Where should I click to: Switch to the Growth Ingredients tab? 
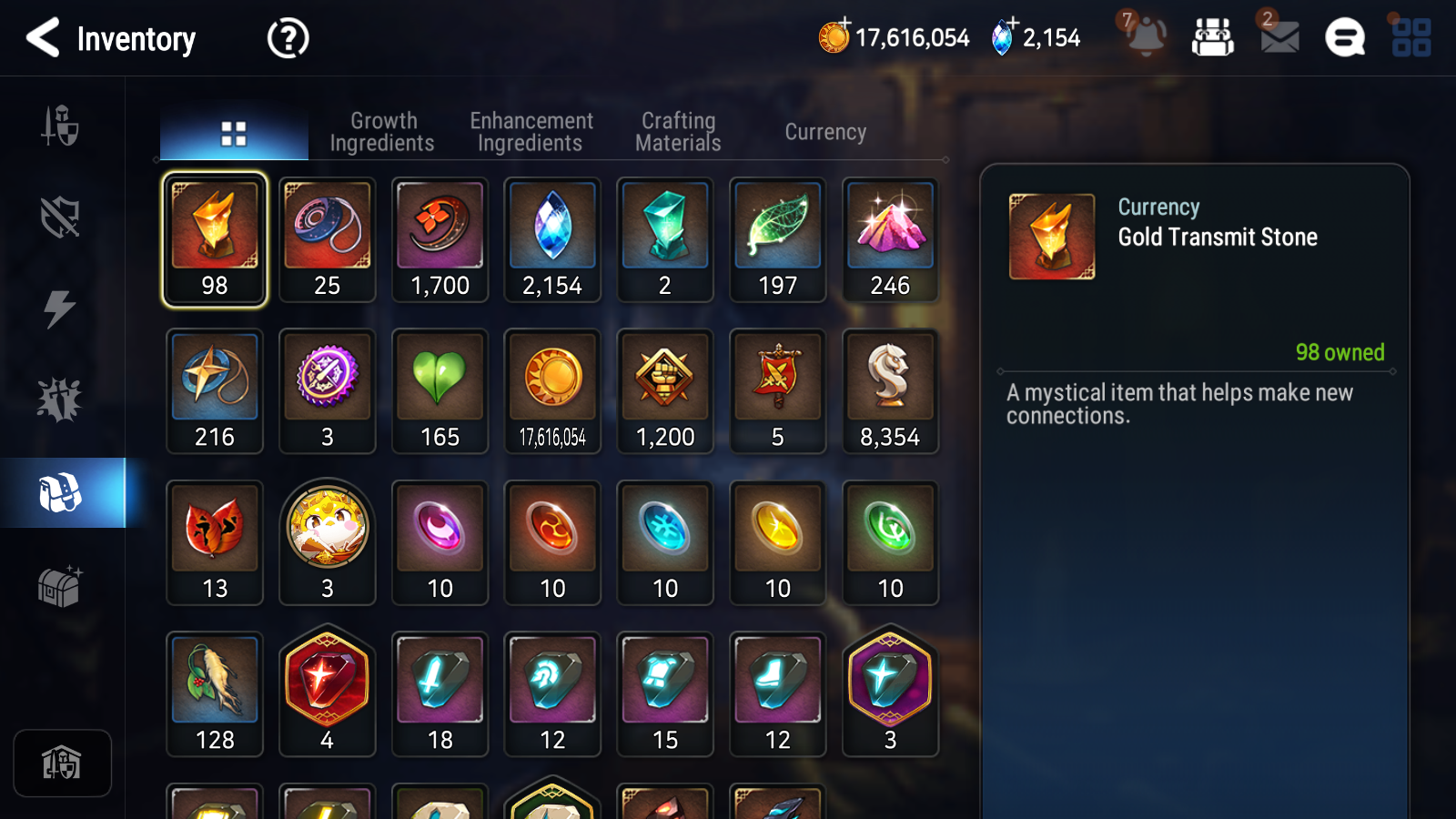[382, 133]
